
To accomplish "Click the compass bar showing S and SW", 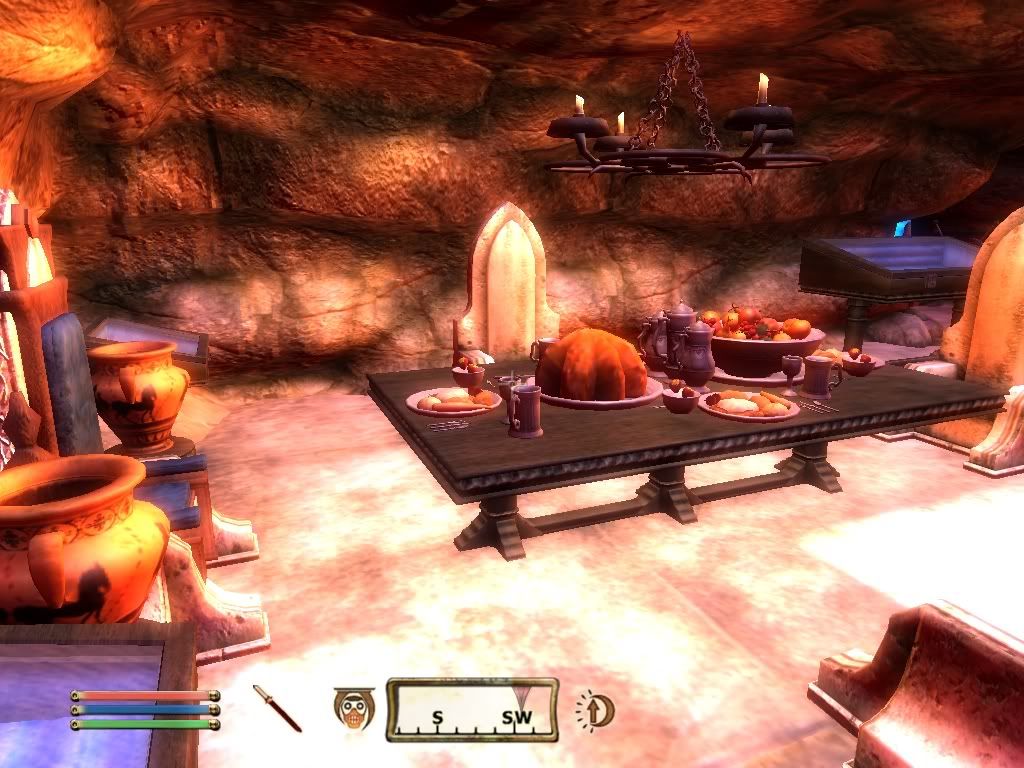I will click(x=472, y=710).
